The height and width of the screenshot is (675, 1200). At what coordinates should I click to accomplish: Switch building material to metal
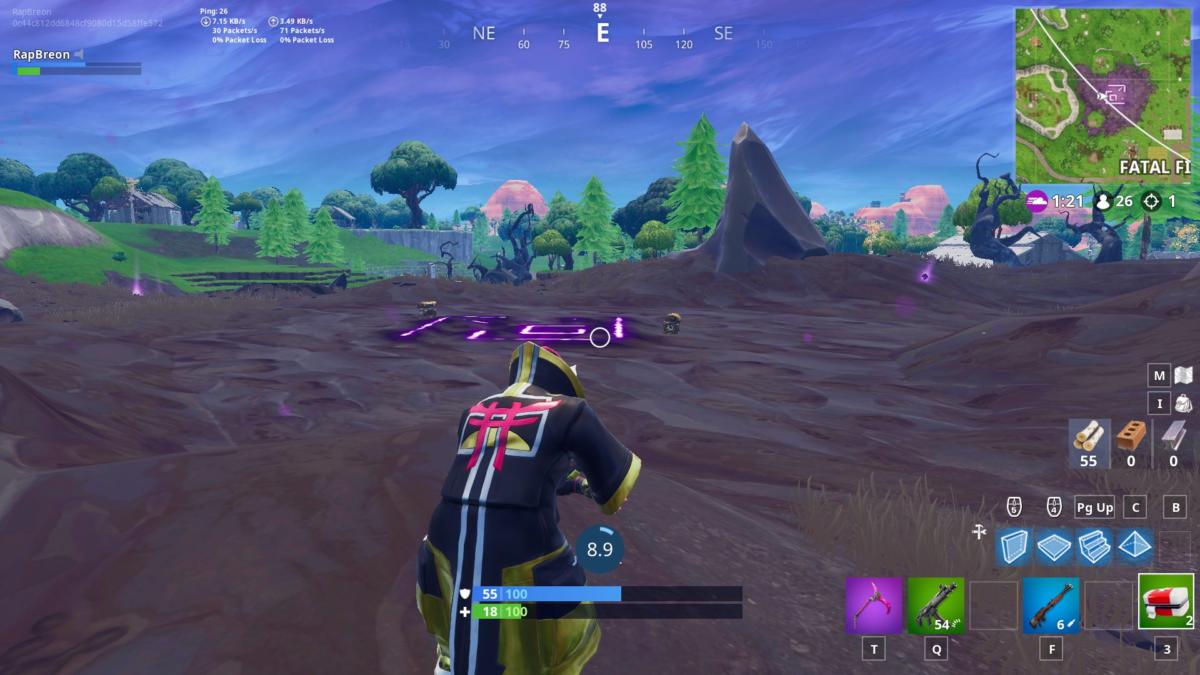tap(1172, 443)
